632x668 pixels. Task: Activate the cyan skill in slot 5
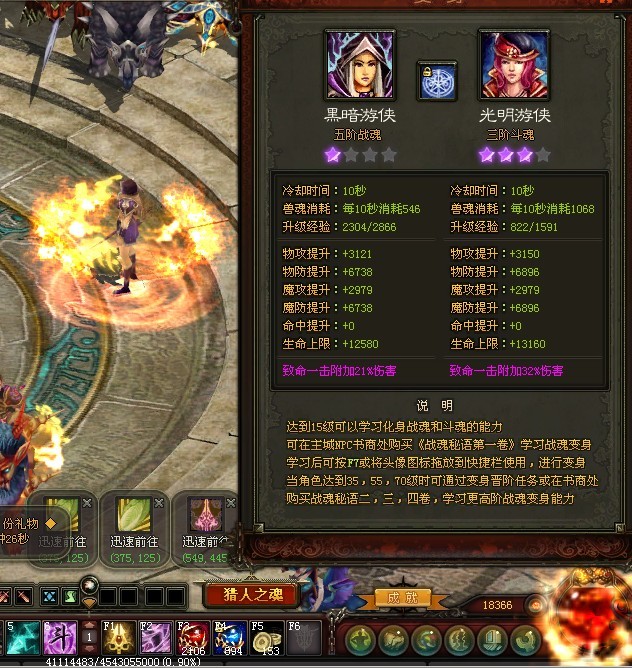[x=22, y=636]
